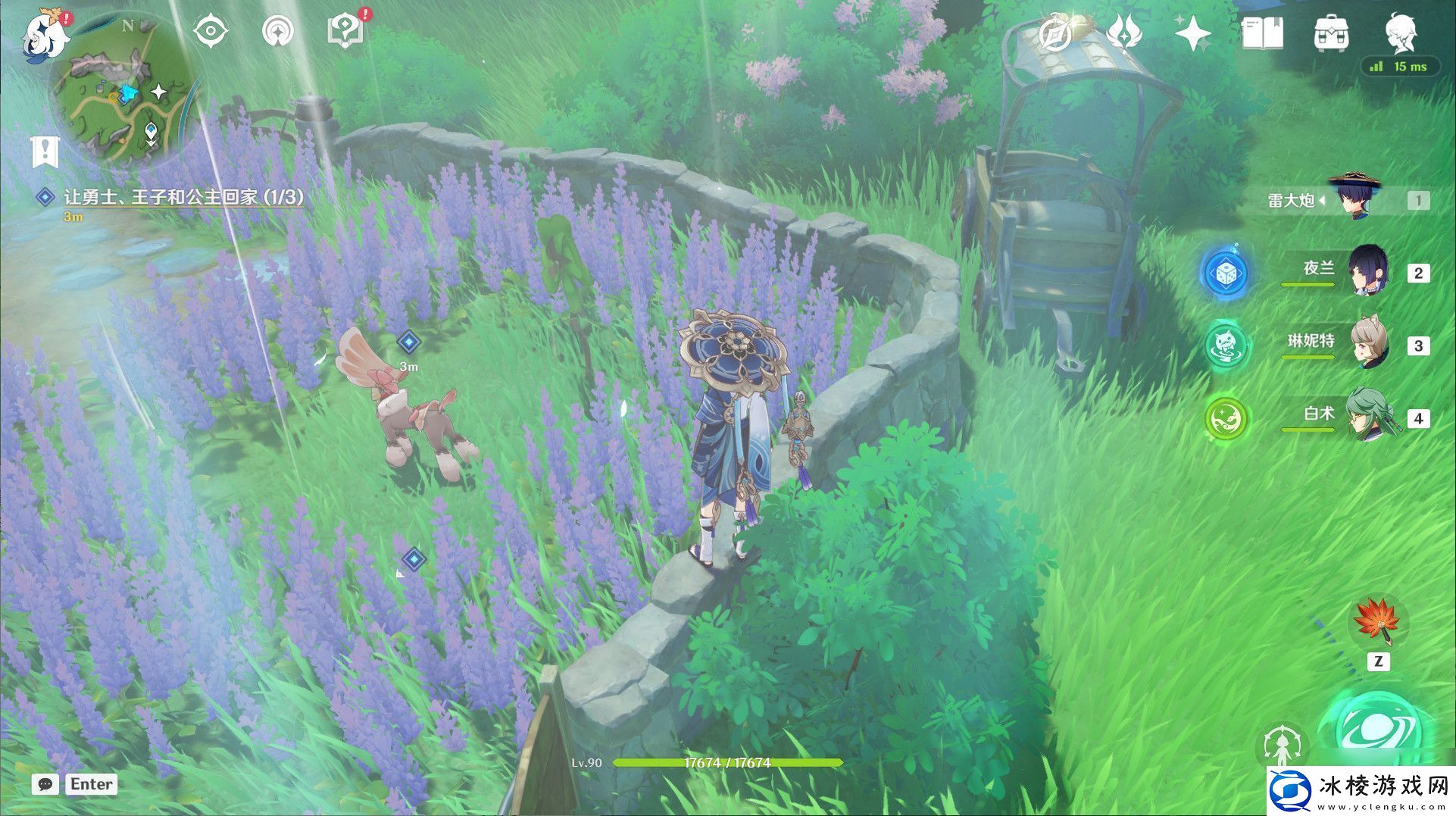Use the red maple leaf gadget
Screen dimensions: 1456x816
pyautogui.click(x=1378, y=623)
